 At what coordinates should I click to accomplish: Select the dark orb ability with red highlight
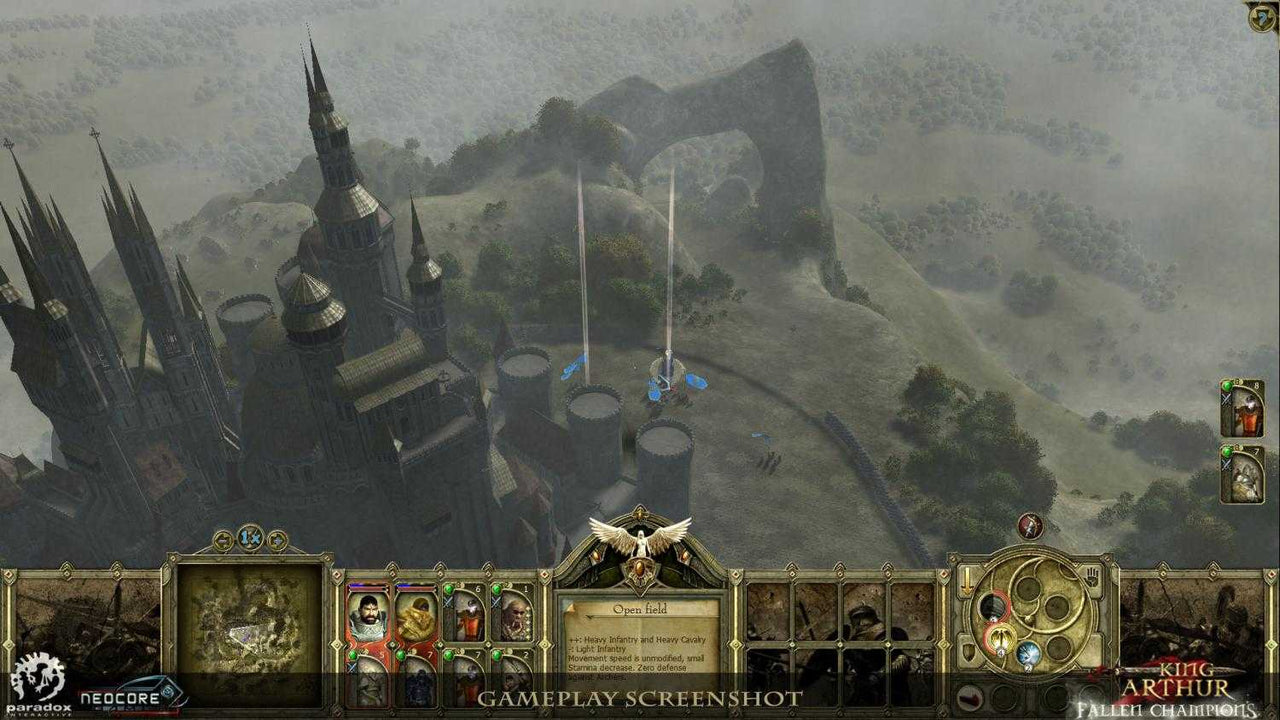[x=995, y=608]
